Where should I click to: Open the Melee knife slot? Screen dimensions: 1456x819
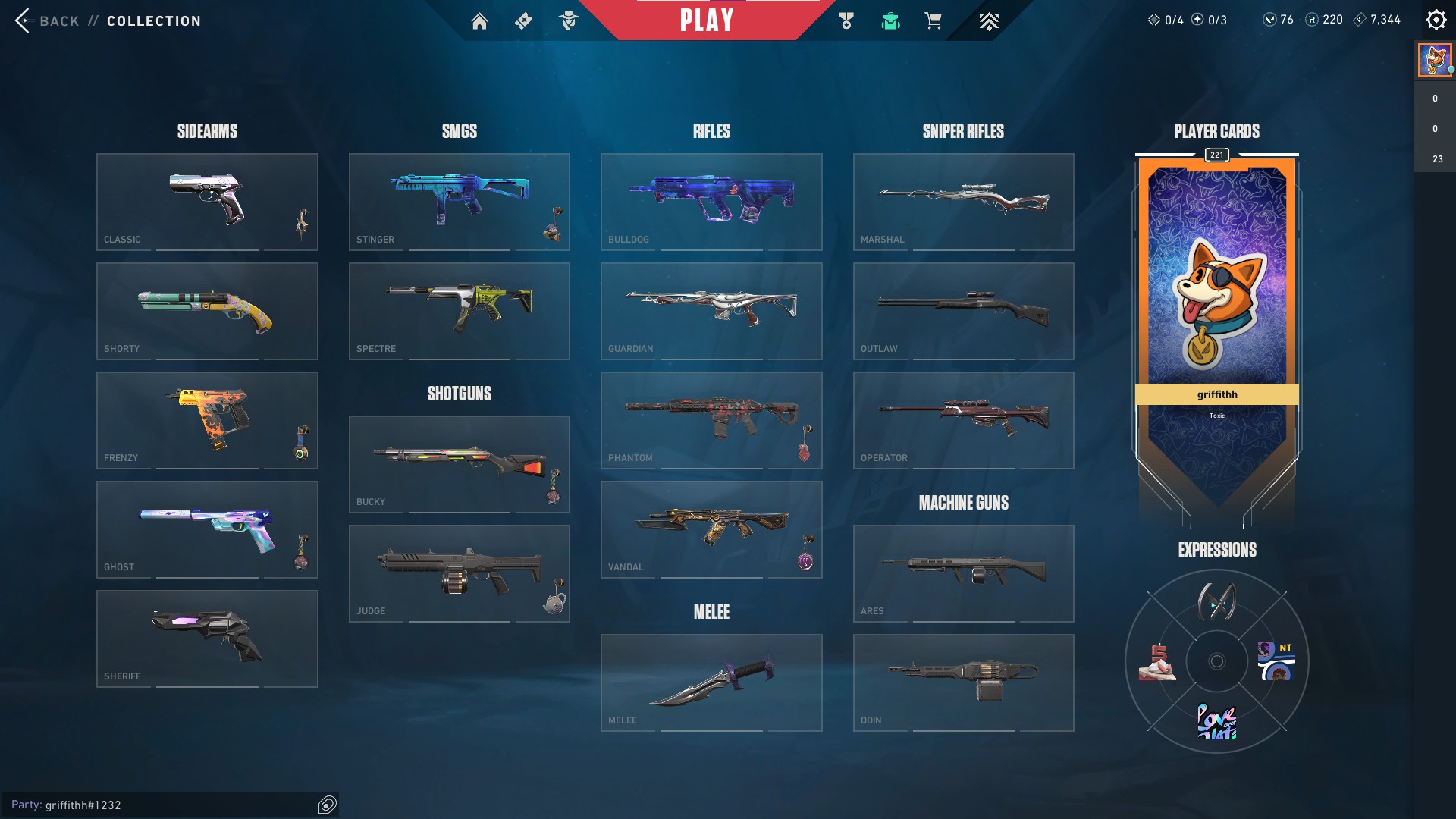[x=711, y=682]
